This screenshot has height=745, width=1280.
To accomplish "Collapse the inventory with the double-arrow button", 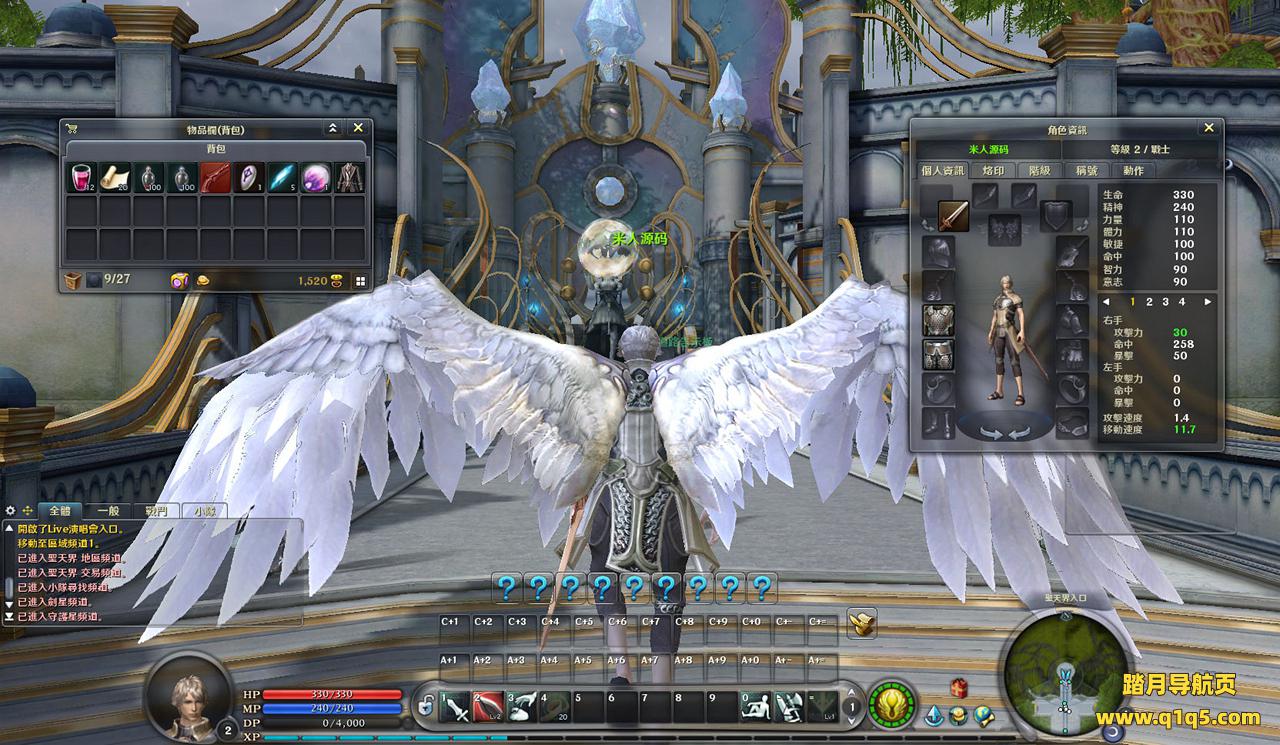I will [x=333, y=128].
